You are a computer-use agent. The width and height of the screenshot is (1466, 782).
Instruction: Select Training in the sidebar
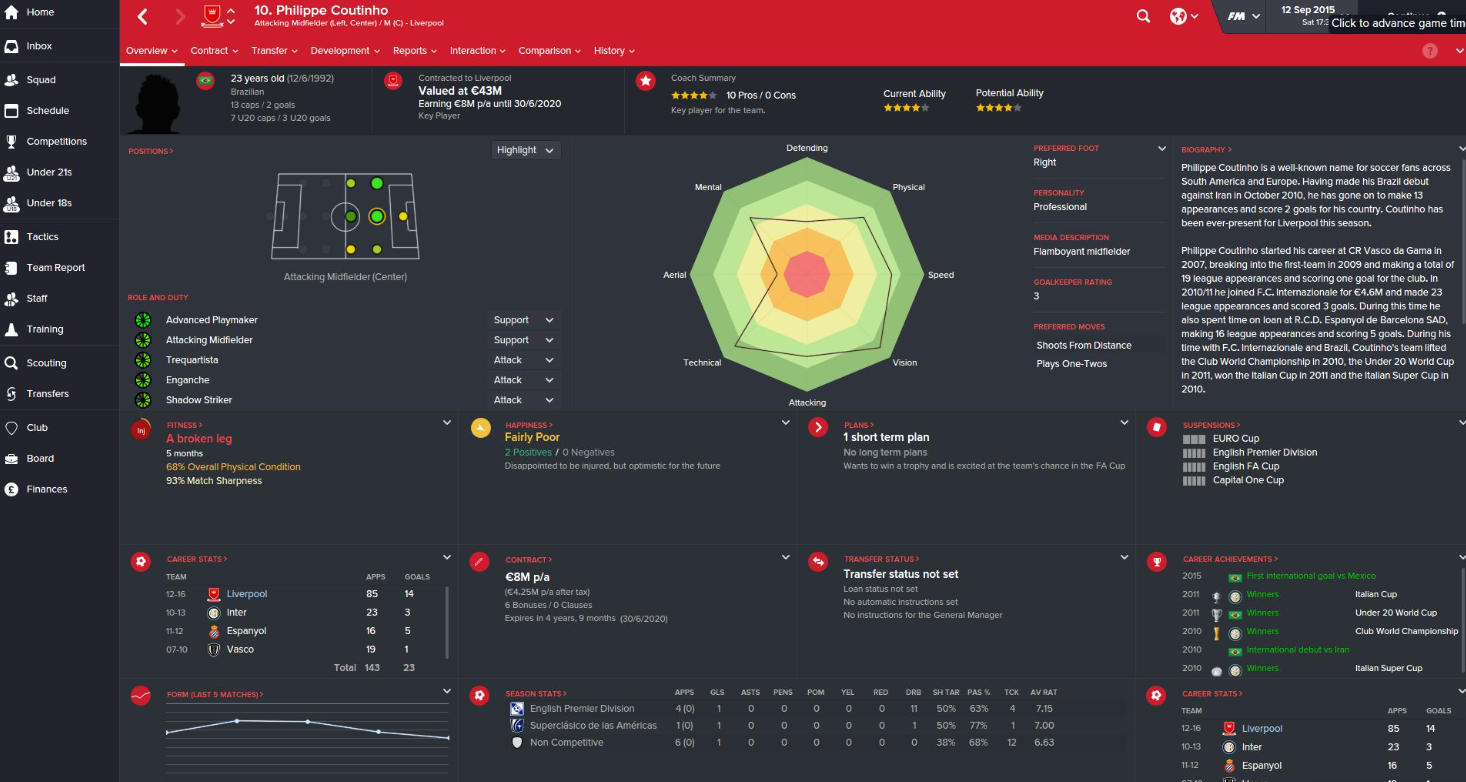pyautogui.click(x=42, y=328)
